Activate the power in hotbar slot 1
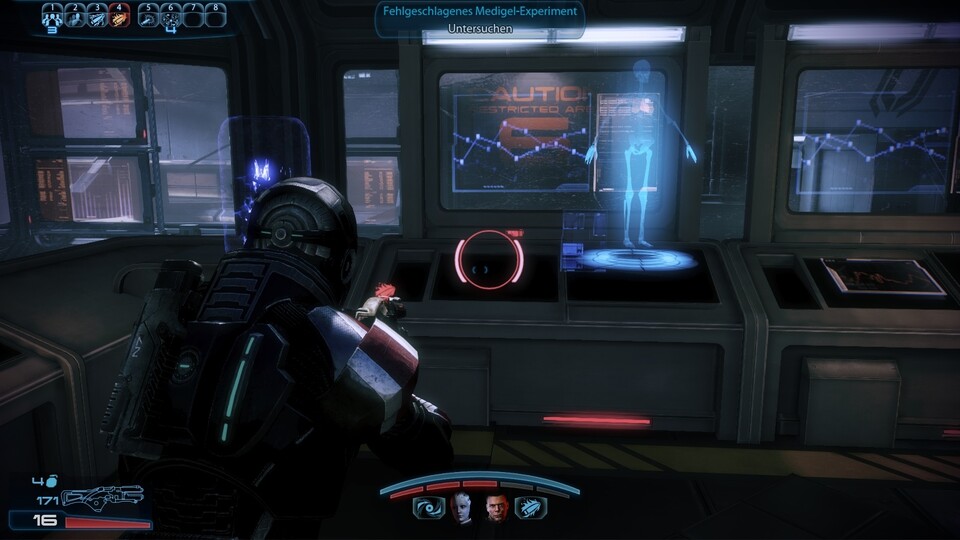 pos(51,17)
